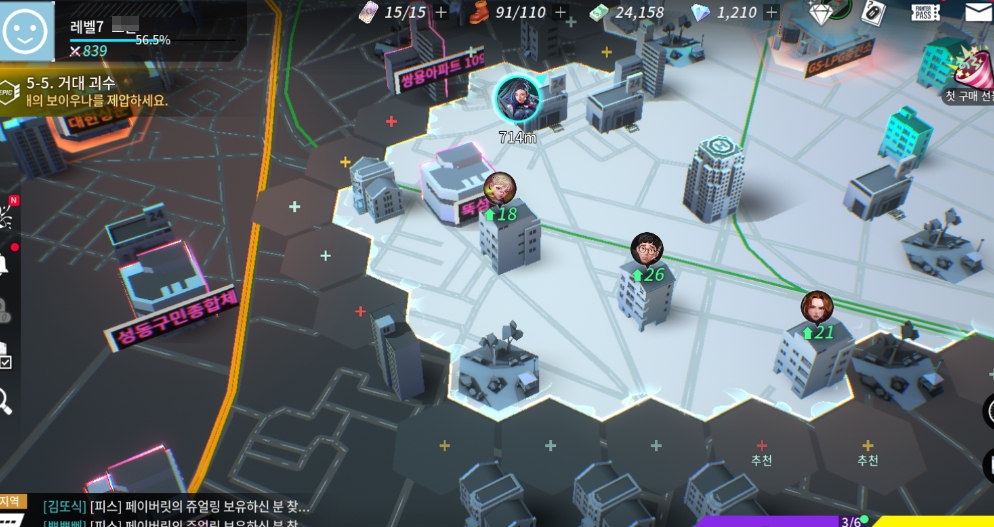Select the character portrait marked 714m
This screenshot has width=994, height=527.
[517, 99]
